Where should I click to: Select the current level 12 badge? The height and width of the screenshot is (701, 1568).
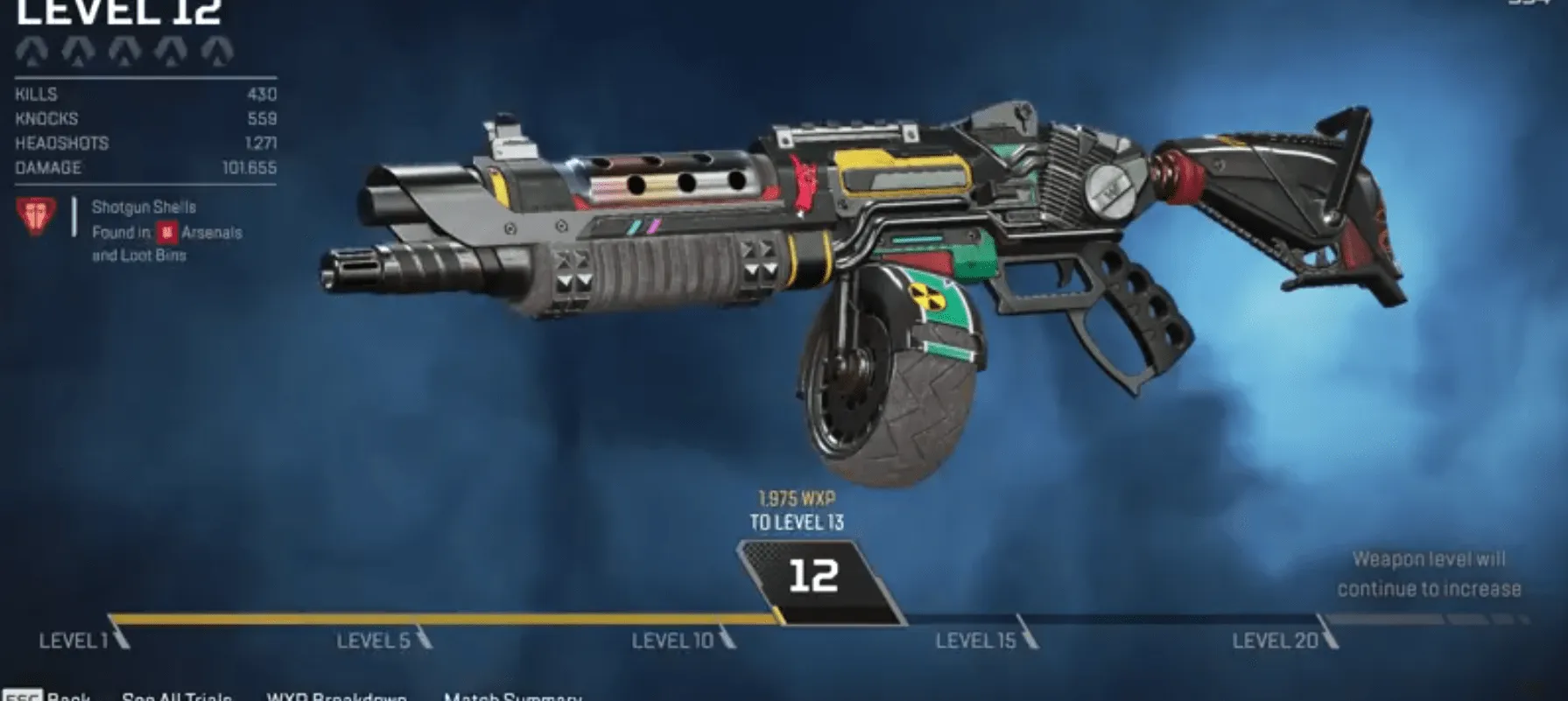click(x=814, y=578)
